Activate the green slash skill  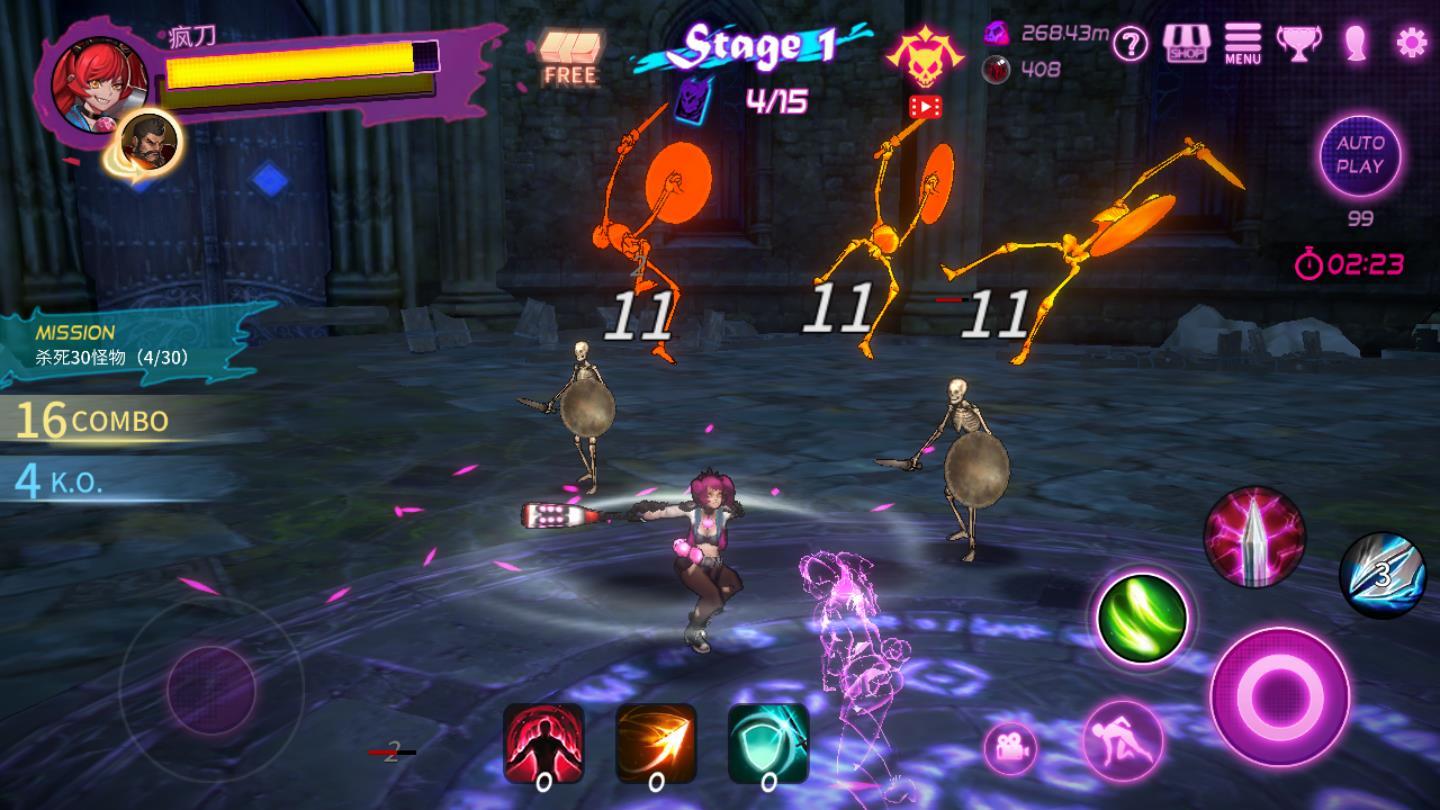click(1142, 617)
